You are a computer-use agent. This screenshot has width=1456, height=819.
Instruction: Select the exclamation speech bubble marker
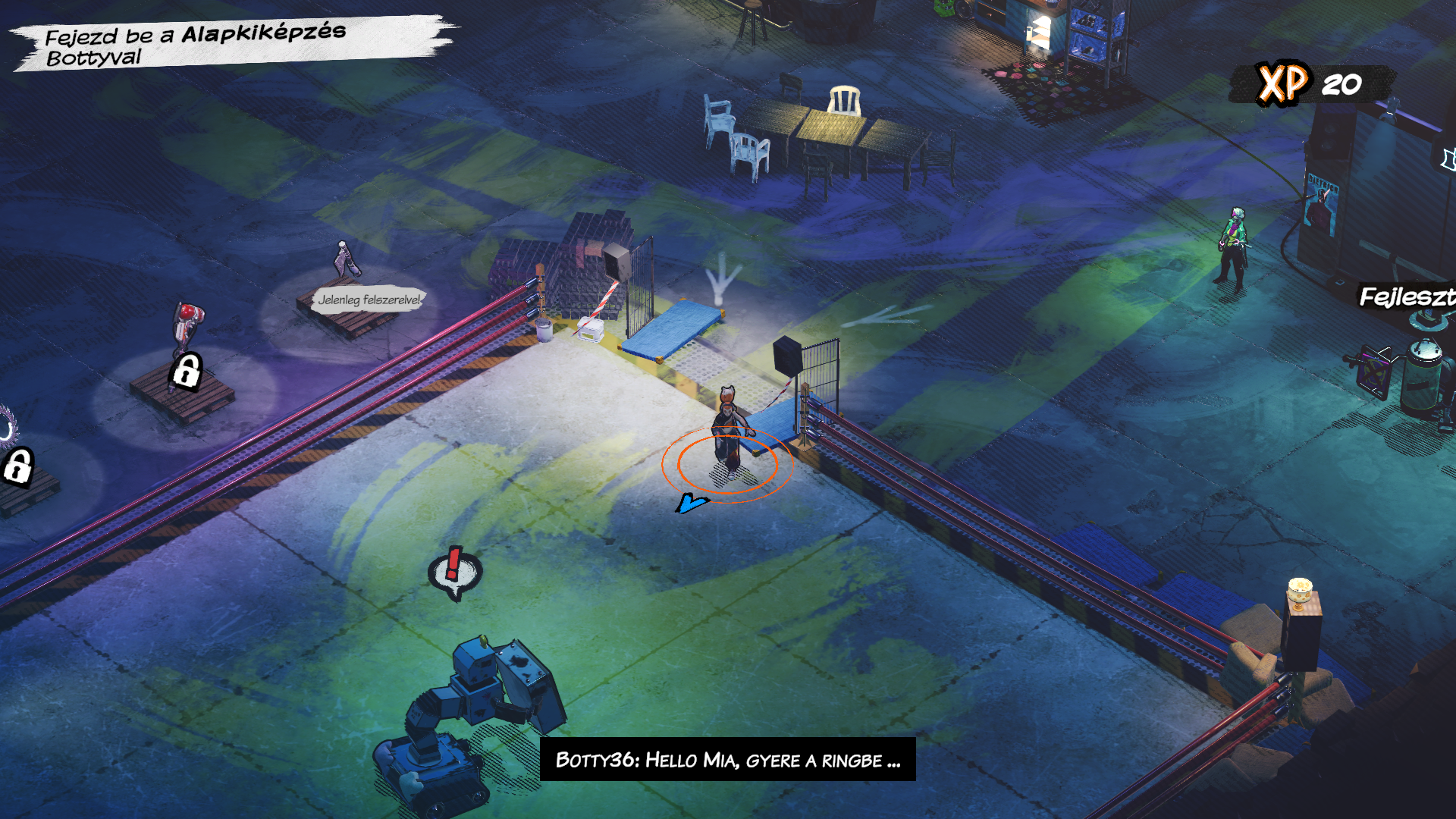454,573
